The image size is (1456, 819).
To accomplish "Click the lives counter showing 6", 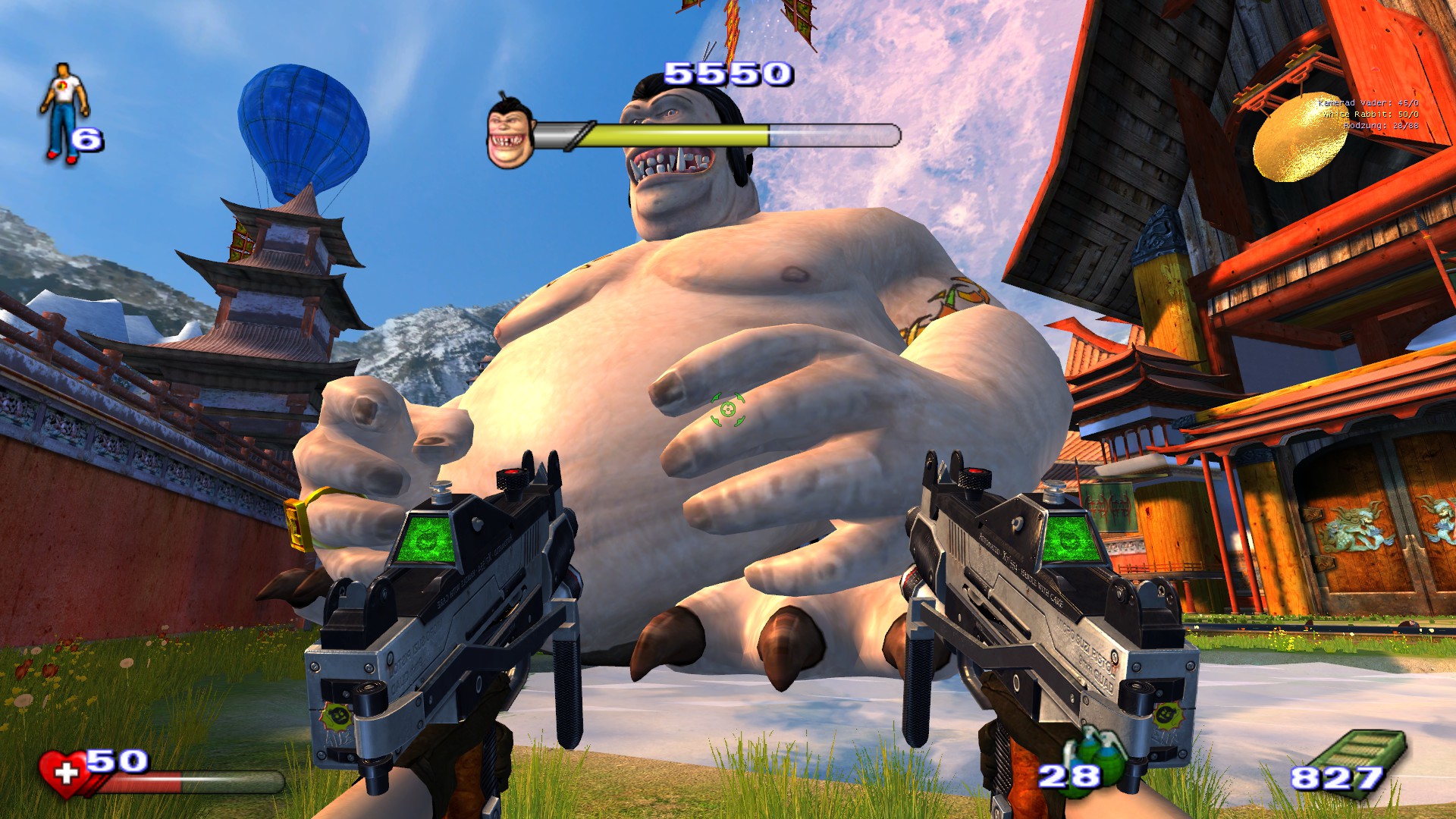I will 86,140.
